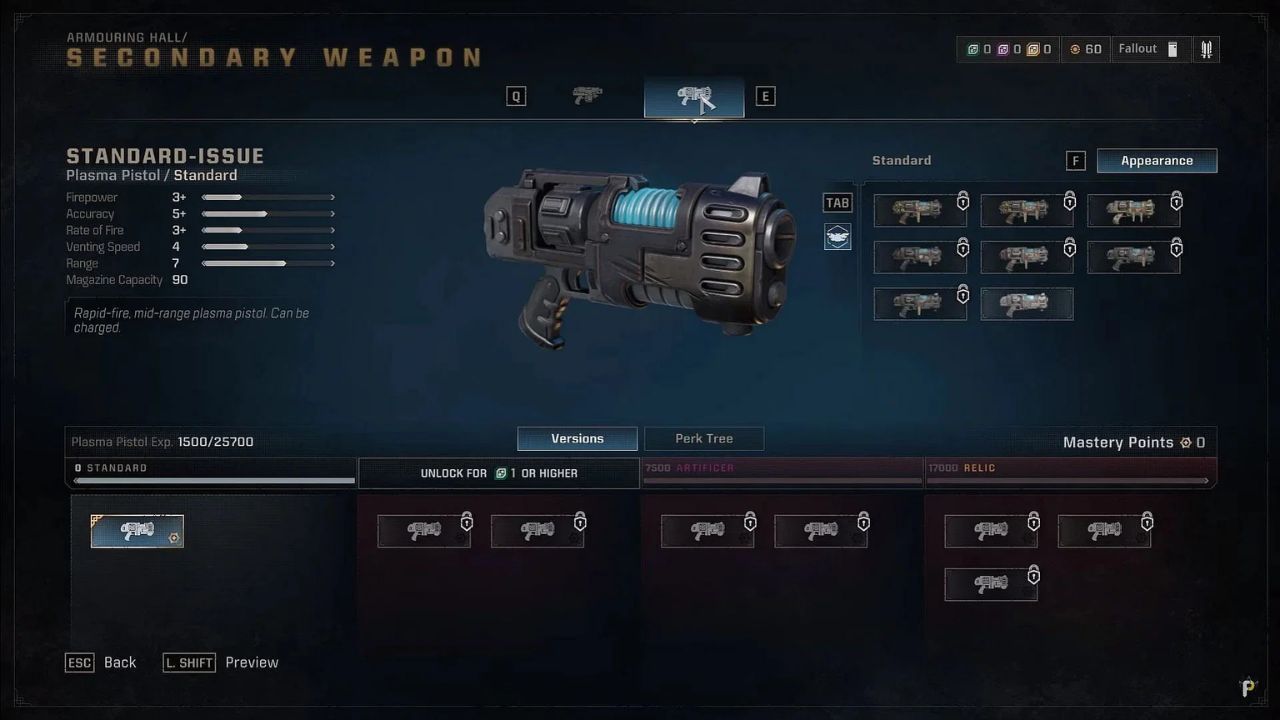
Task: Click the crossed swords icon at top right
Action: click(1206, 47)
